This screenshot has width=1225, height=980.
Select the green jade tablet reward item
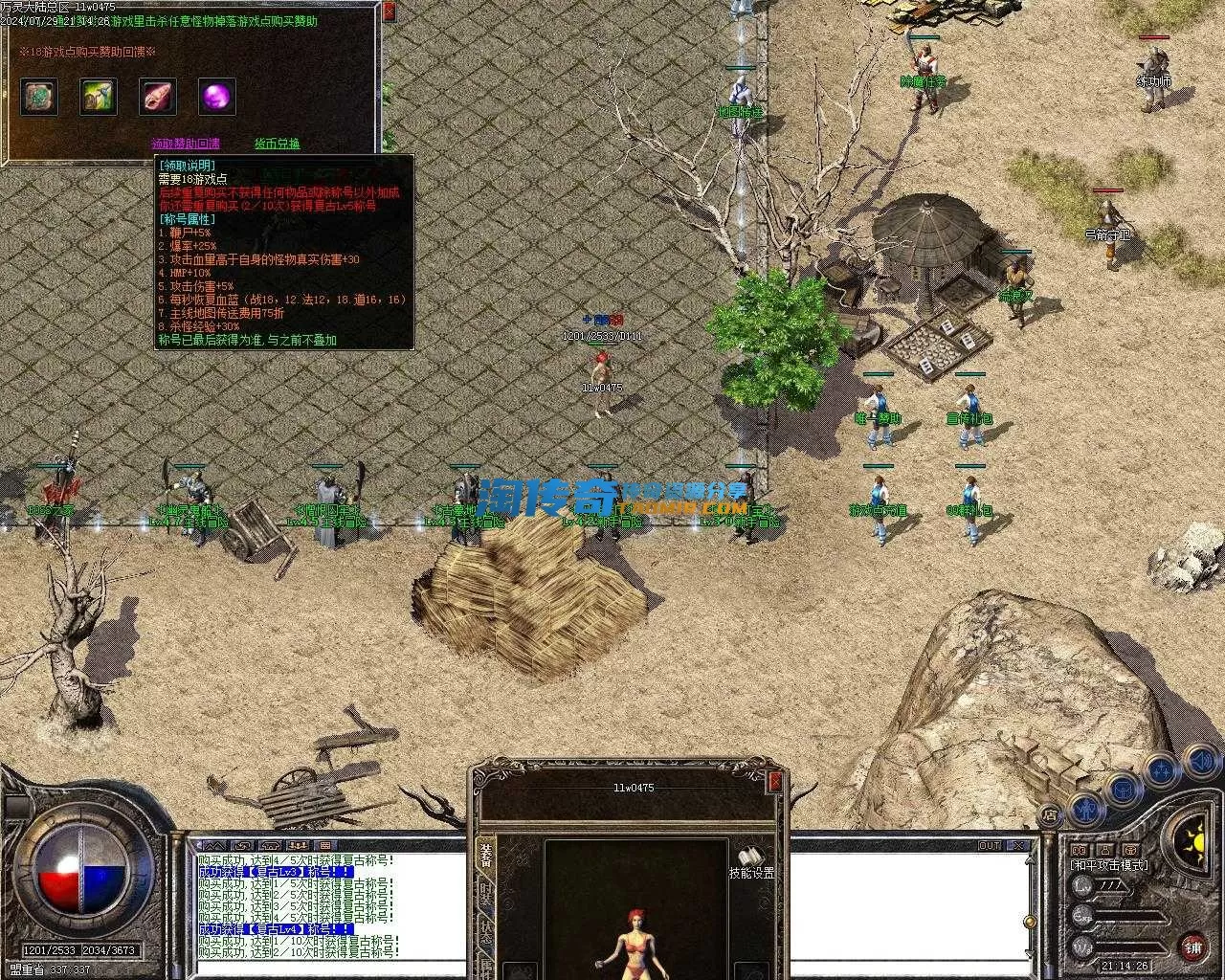coord(39,97)
